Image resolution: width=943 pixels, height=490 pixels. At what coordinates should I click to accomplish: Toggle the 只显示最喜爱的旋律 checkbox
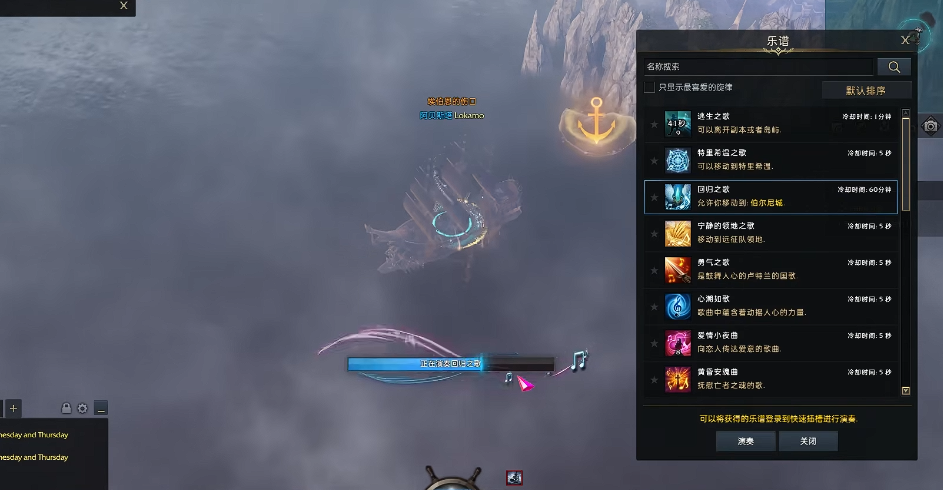[650, 88]
